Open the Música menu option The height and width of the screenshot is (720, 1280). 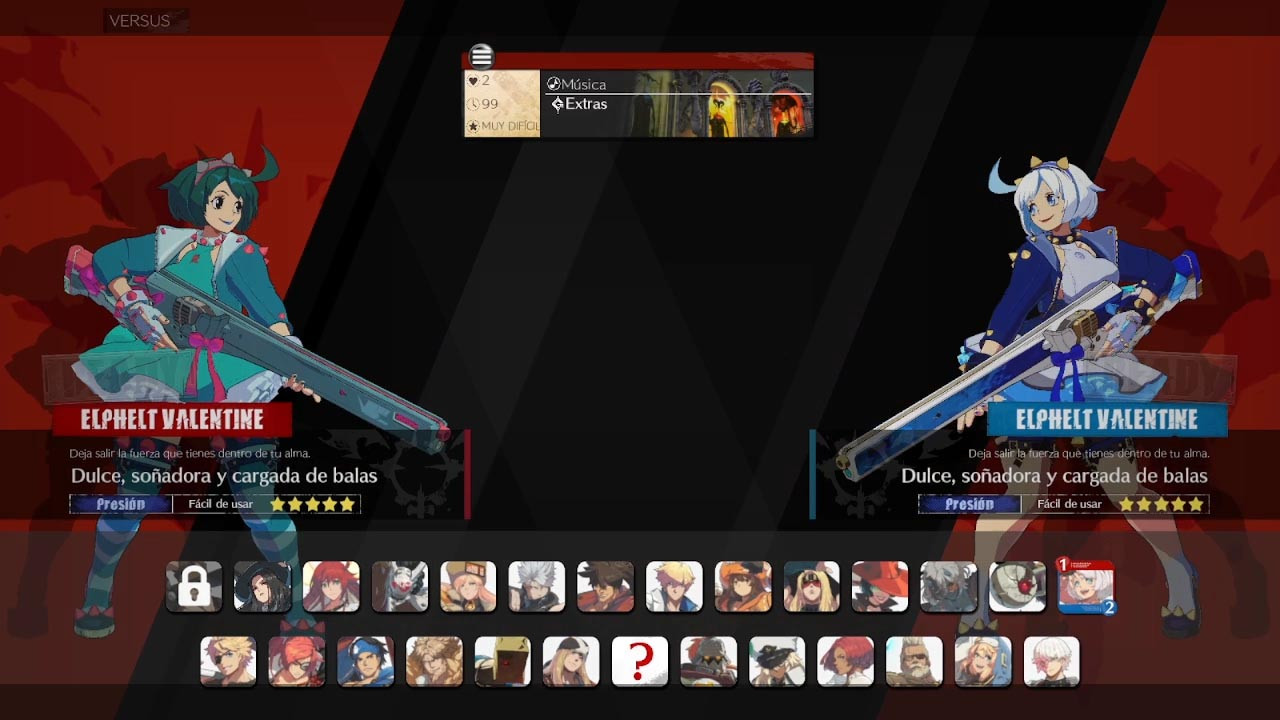pos(580,84)
